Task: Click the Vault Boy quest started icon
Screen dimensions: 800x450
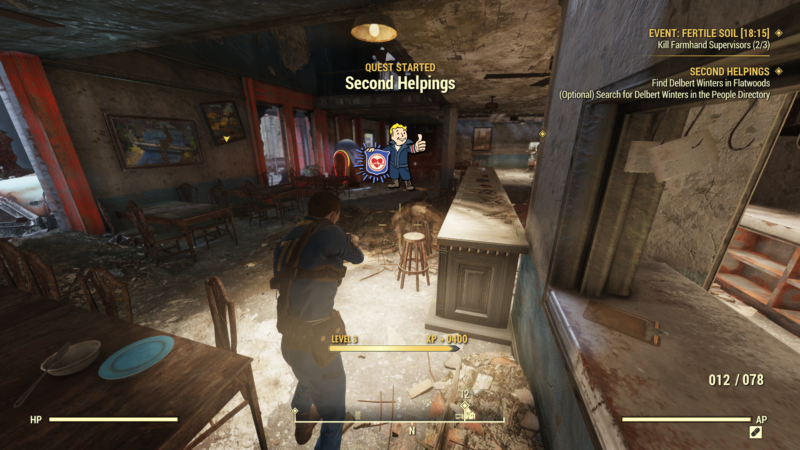Action: tap(394, 155)
